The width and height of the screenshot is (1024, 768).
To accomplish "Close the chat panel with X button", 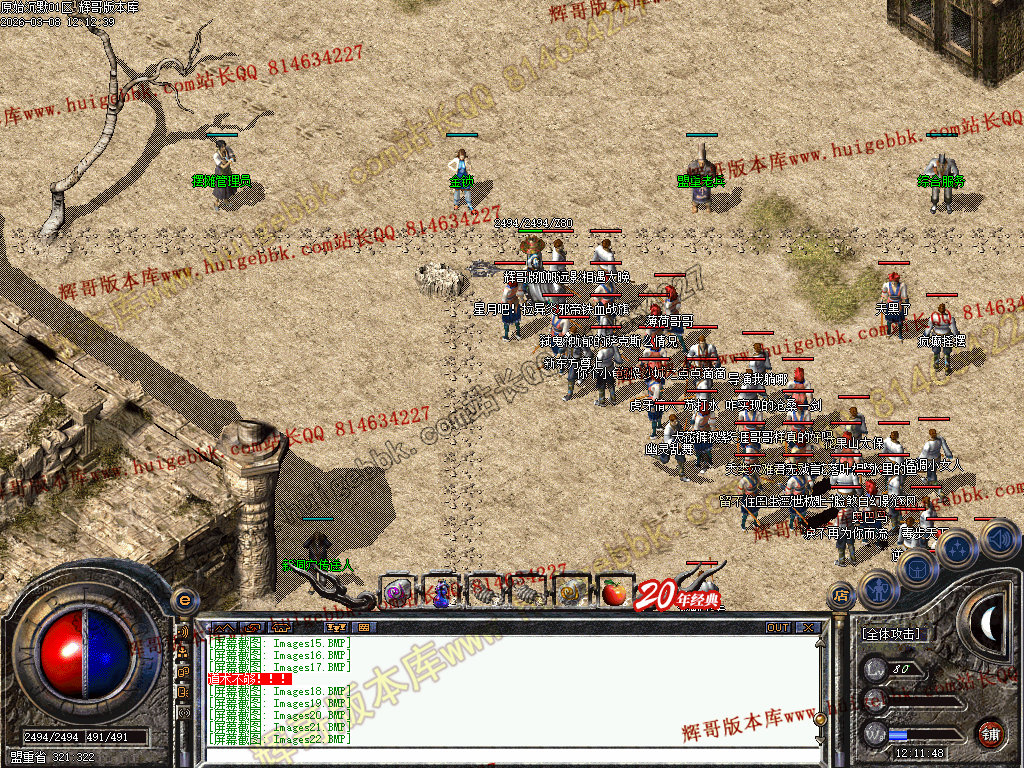I will pos(807,627).
